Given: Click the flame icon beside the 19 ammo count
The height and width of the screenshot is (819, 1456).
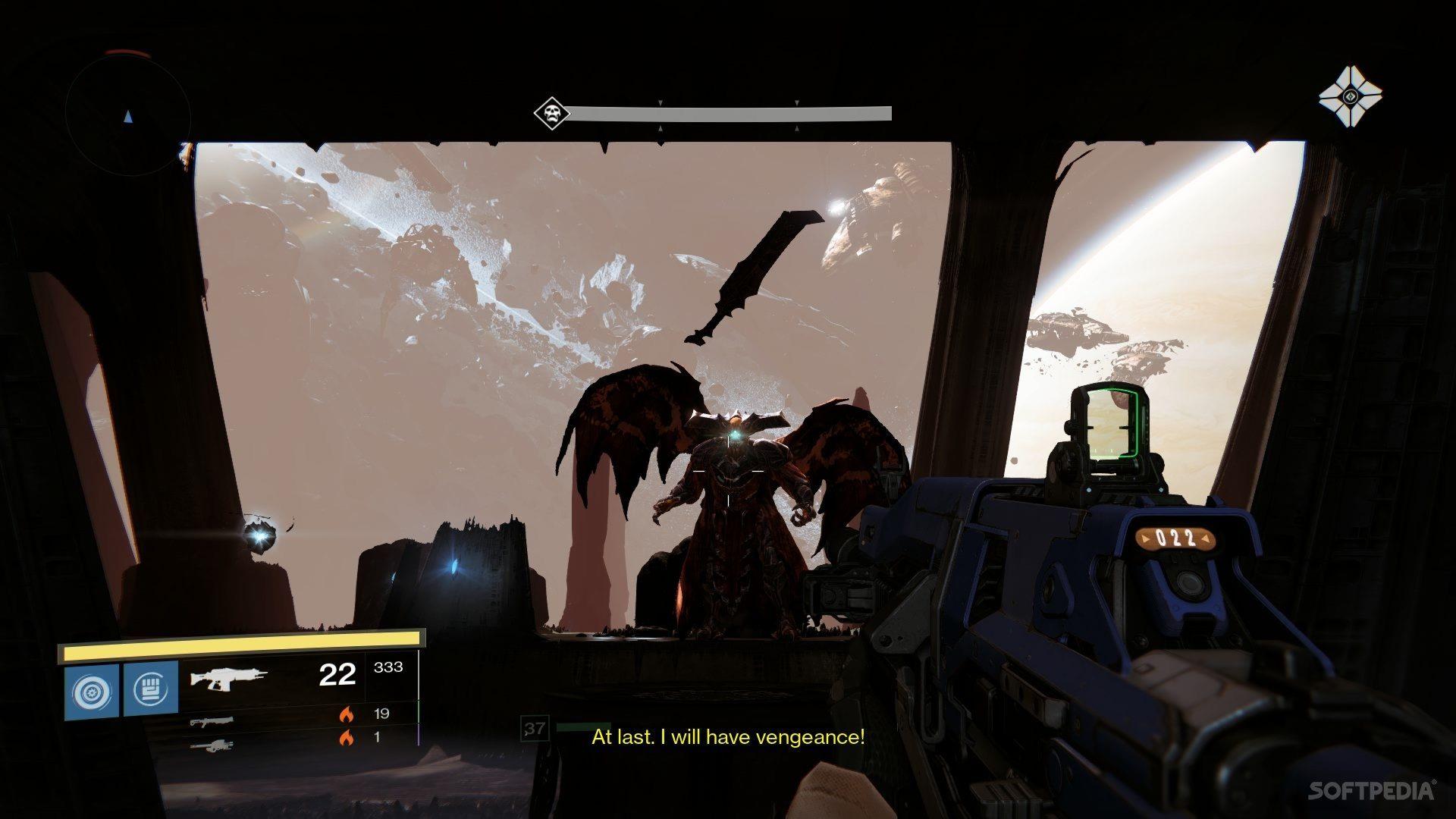Looking at the screenshot, I should (x=348, y=714).
